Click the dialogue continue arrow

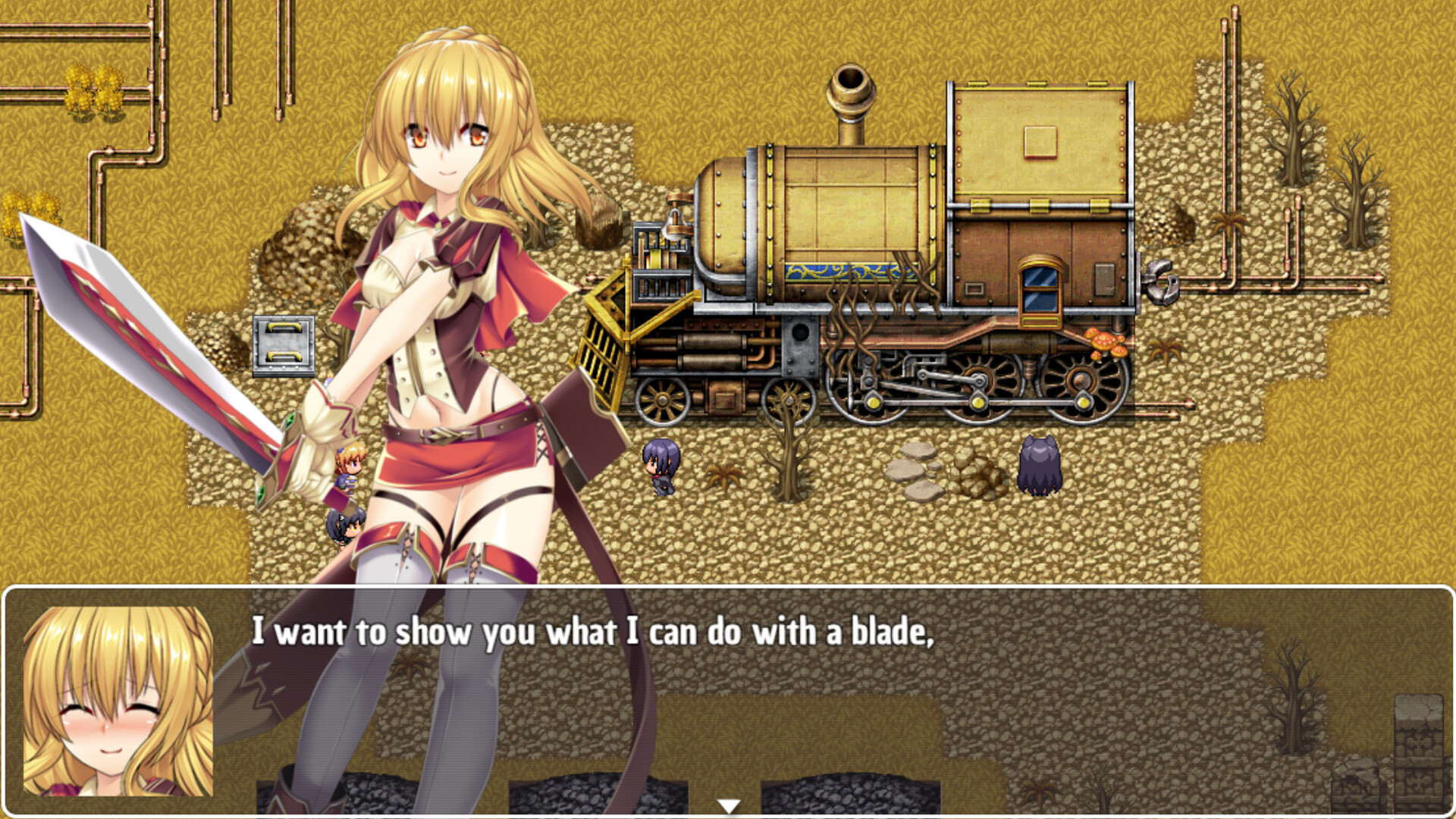tap(729, 806)
